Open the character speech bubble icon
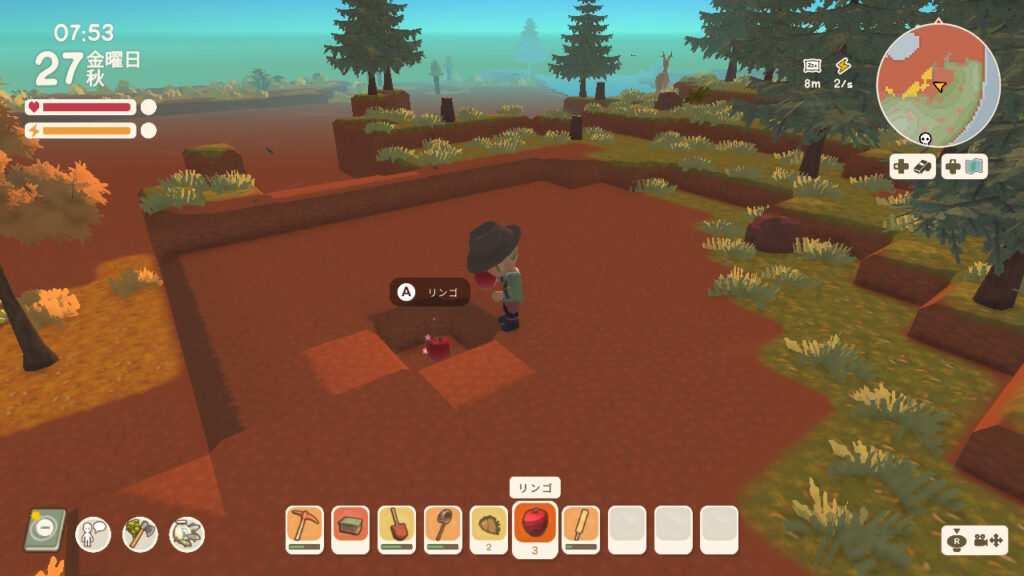The width and height of the screenshot is (1024, 576). (x=93, y=533)
